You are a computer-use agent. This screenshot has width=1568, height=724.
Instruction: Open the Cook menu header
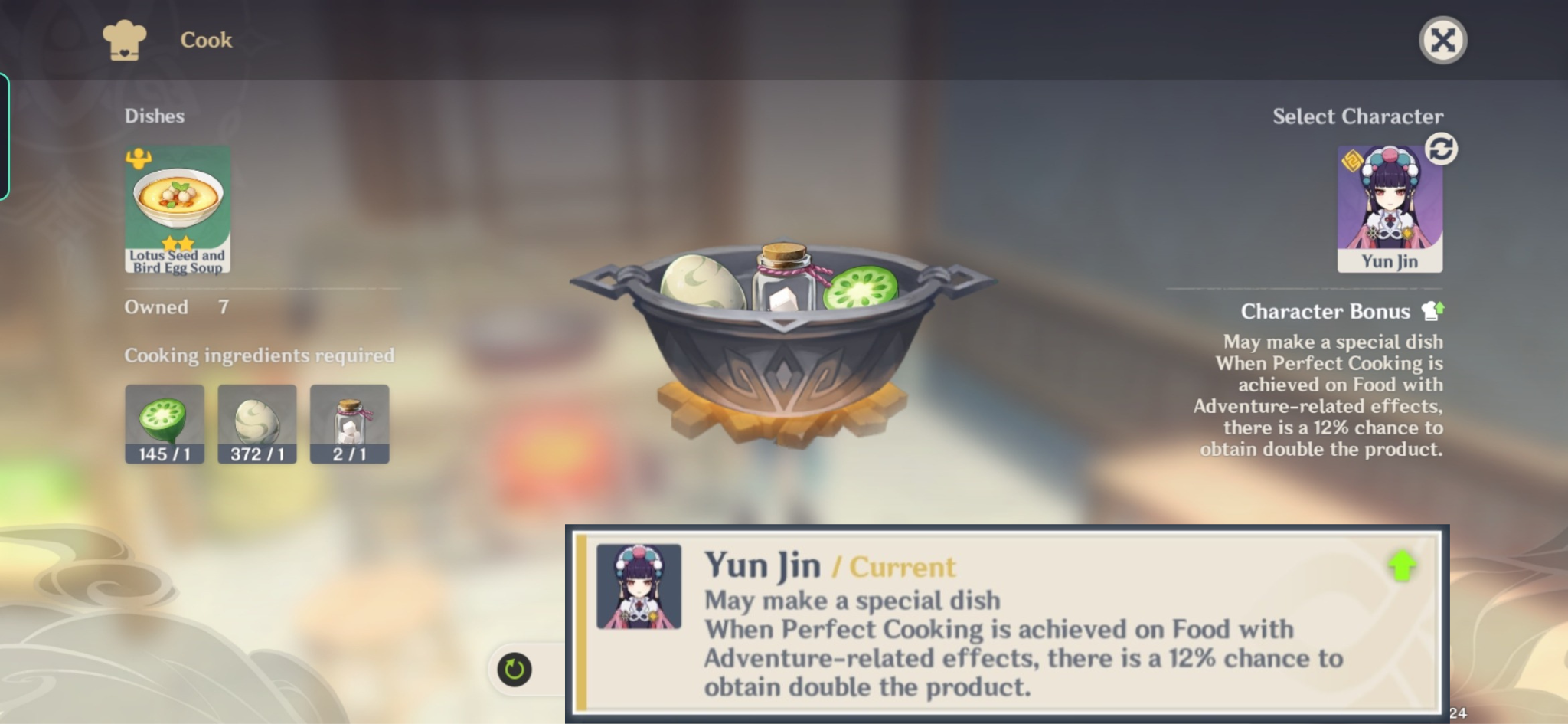205,40
